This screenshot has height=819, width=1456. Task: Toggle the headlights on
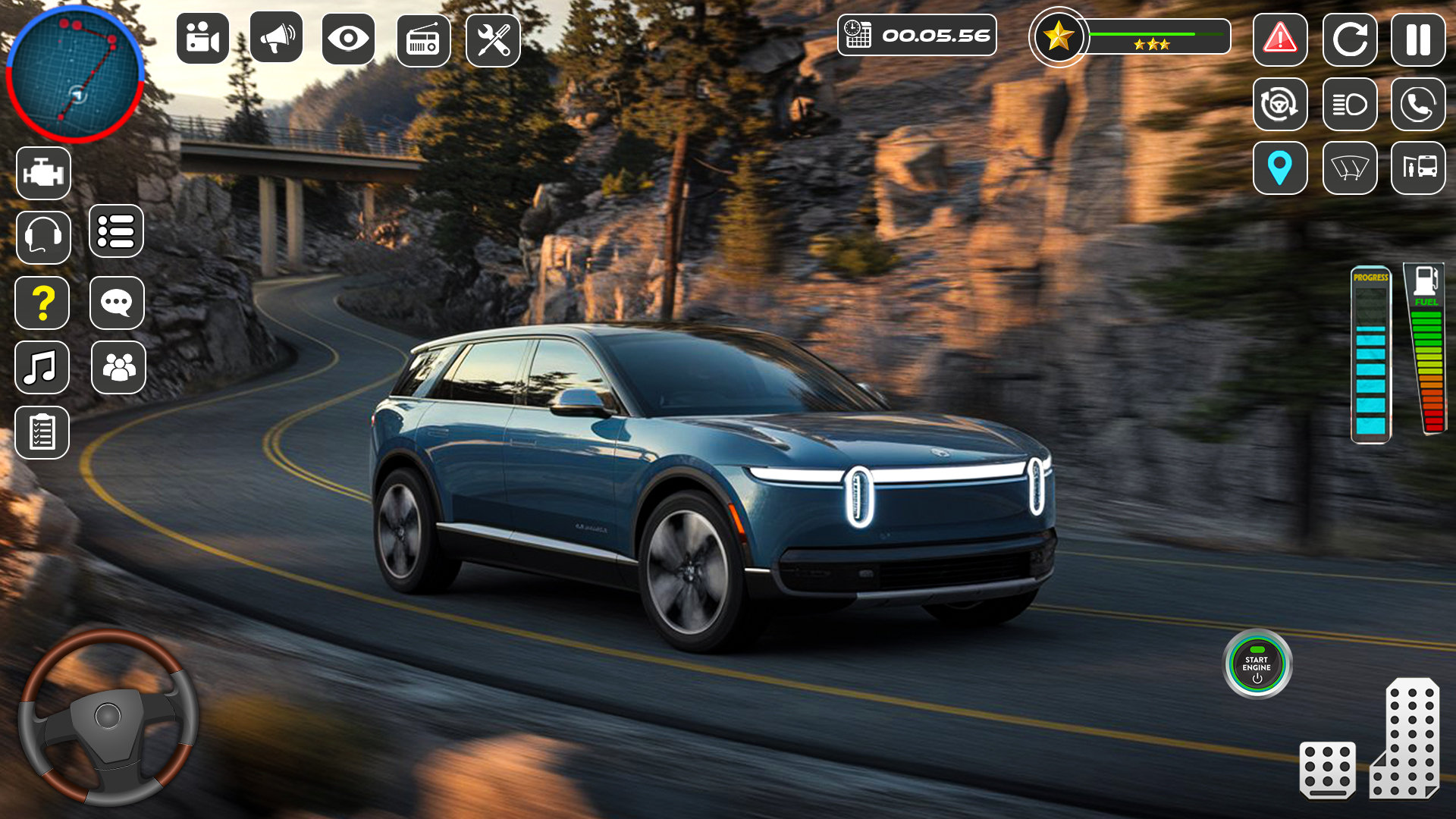tap(1350, 105)
